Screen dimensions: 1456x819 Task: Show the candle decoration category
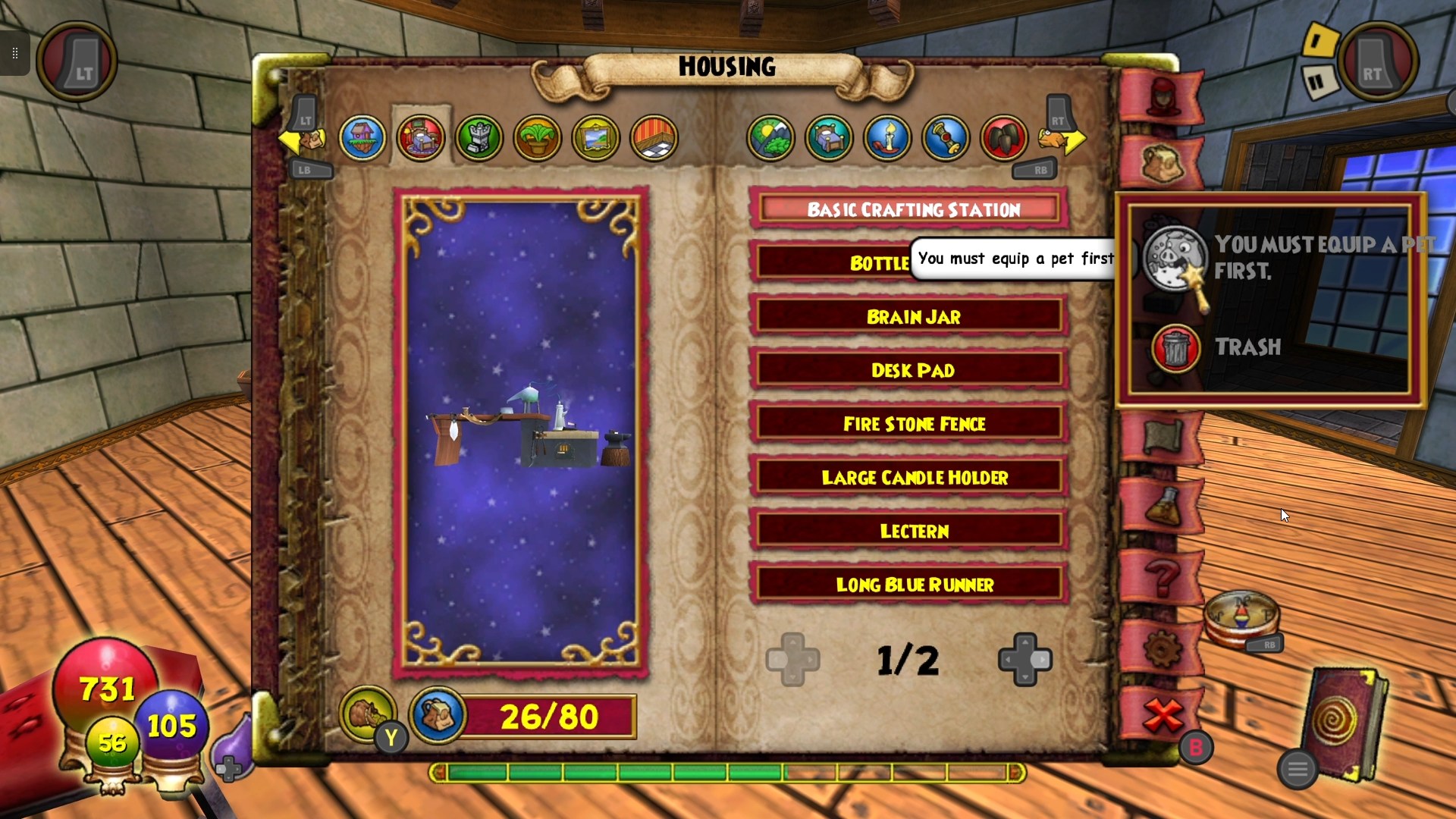pyautogui.click(x=887, y=138)
